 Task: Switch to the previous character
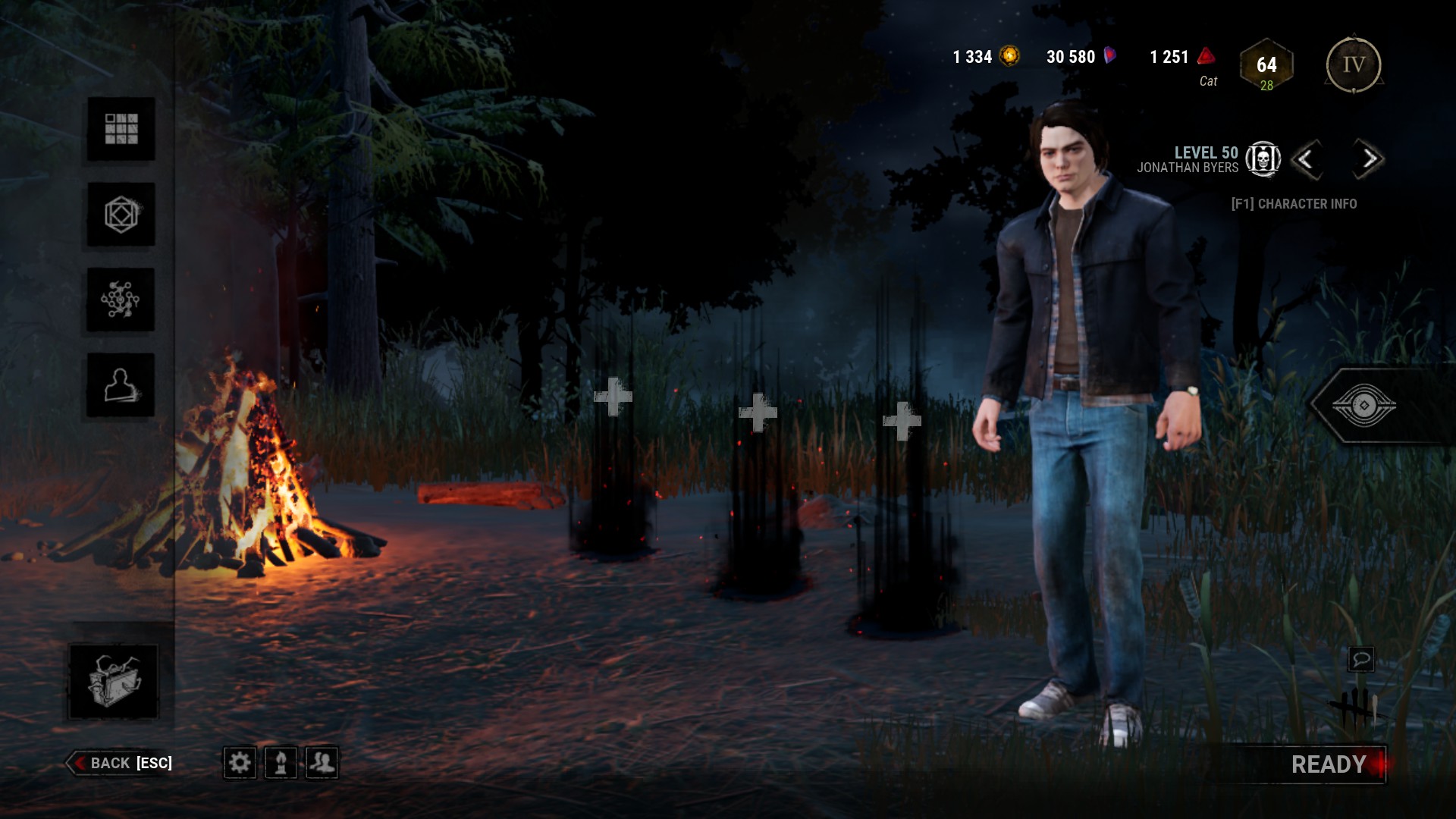pyautogui.click(x=1306, y=159)
